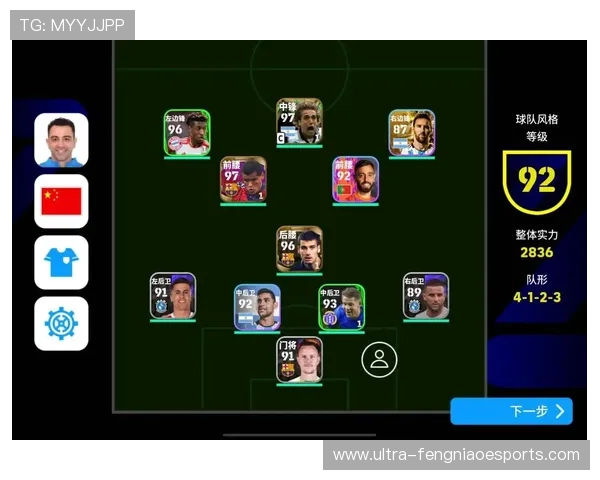
Task: Pick the 中后卫 centre back card rated 92
Action: (x=257, y=307)
